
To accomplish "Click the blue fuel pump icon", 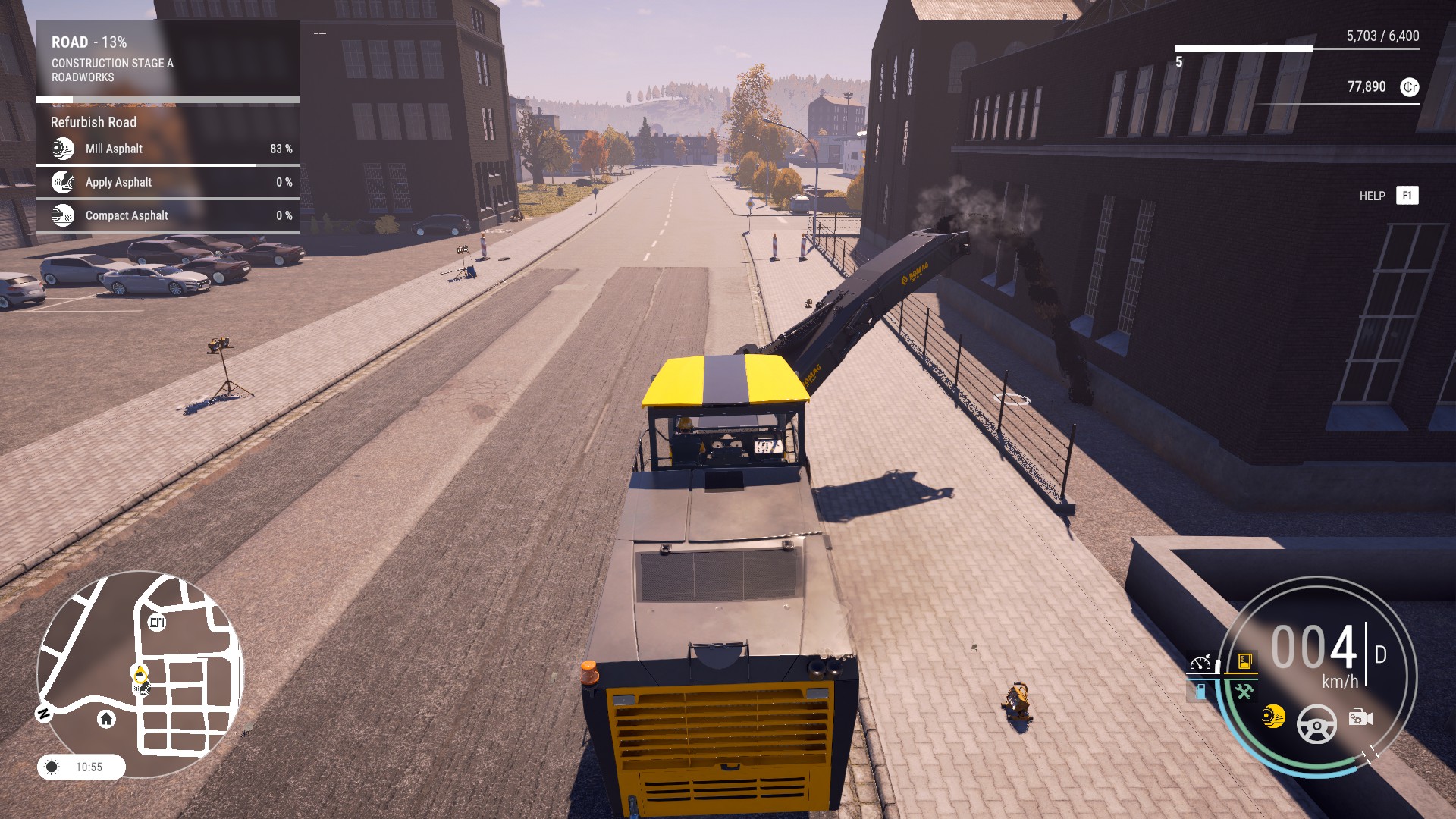I will coord(1200,691).
